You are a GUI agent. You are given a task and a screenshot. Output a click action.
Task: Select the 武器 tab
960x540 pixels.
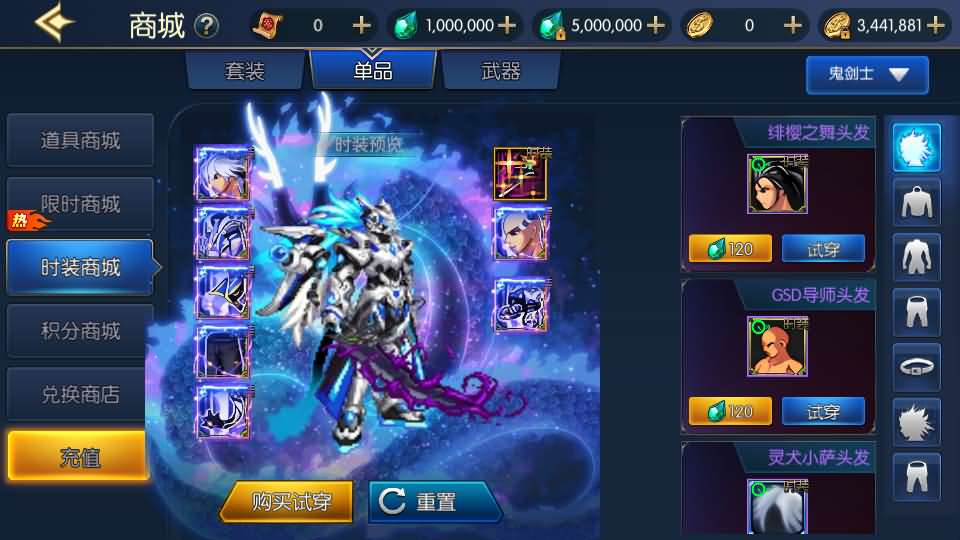coord(500,72)
